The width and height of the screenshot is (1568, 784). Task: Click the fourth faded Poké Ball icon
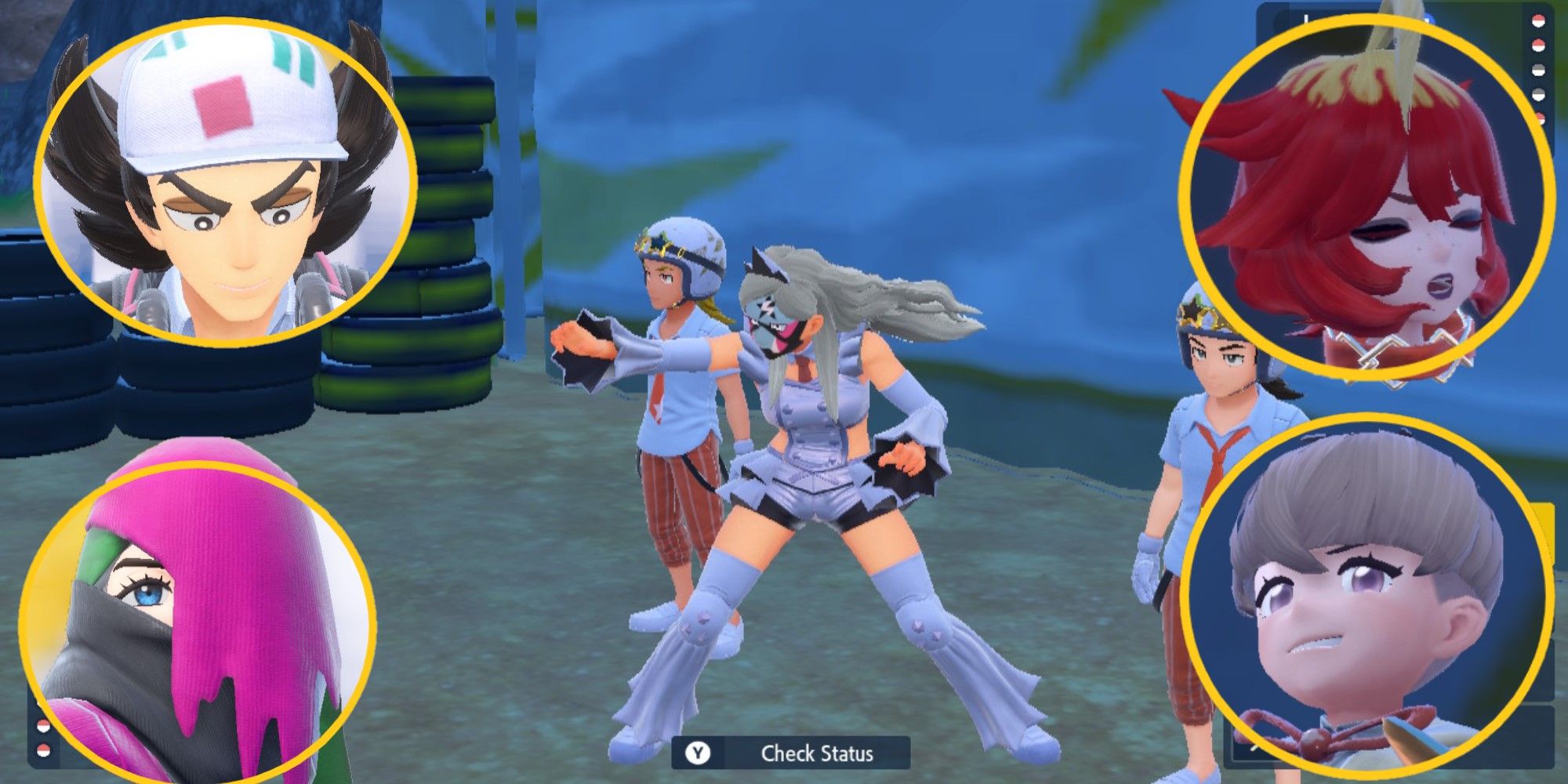(x=1538, y=93)
